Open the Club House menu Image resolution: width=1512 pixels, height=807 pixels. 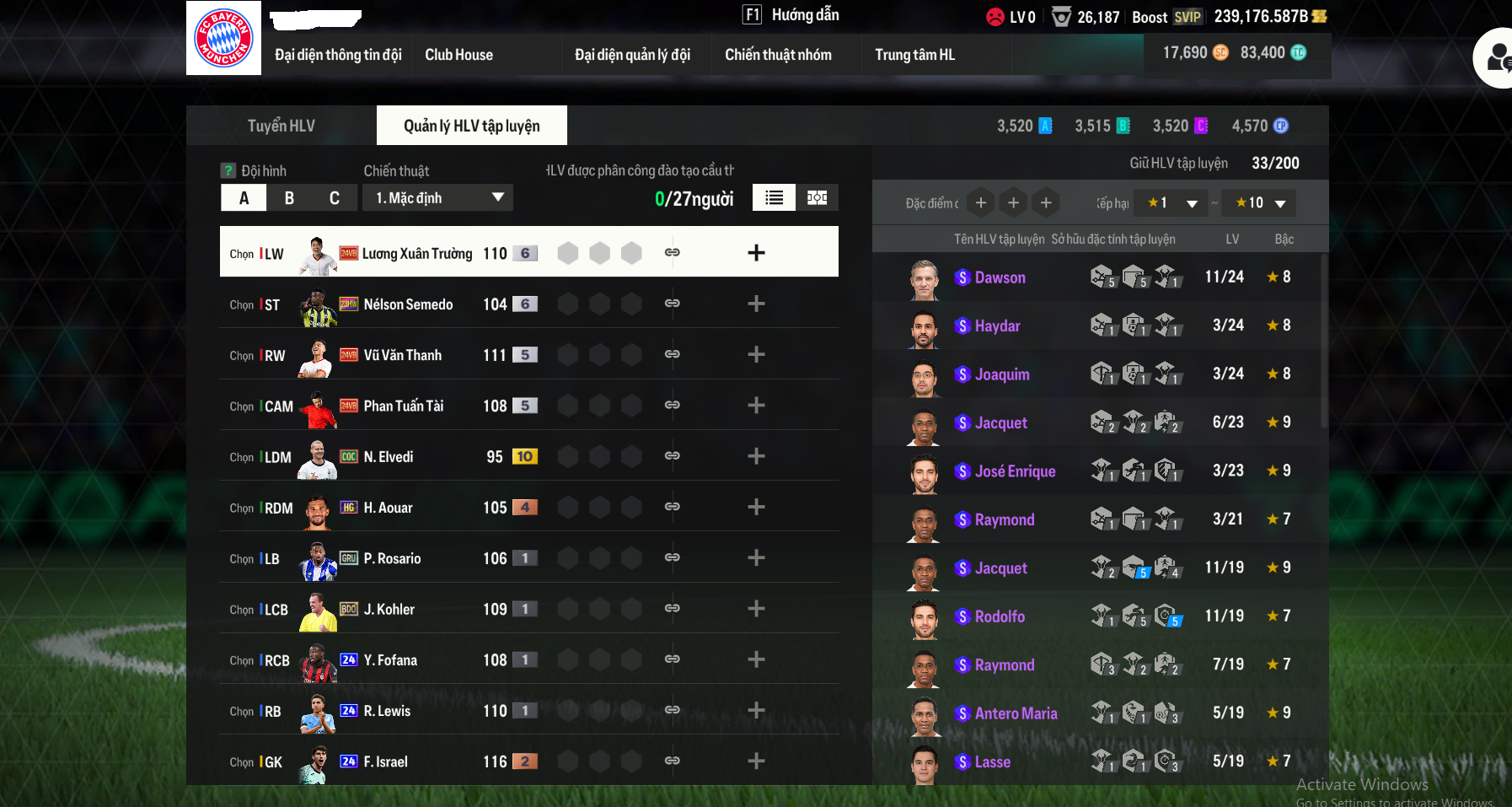click(458, 55)
